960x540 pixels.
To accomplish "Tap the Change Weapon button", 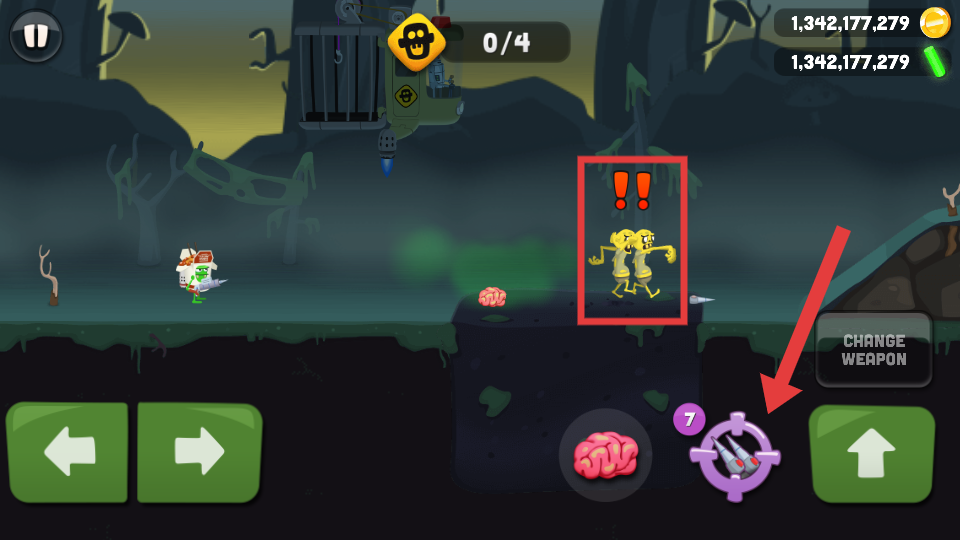I will point(874,350).
